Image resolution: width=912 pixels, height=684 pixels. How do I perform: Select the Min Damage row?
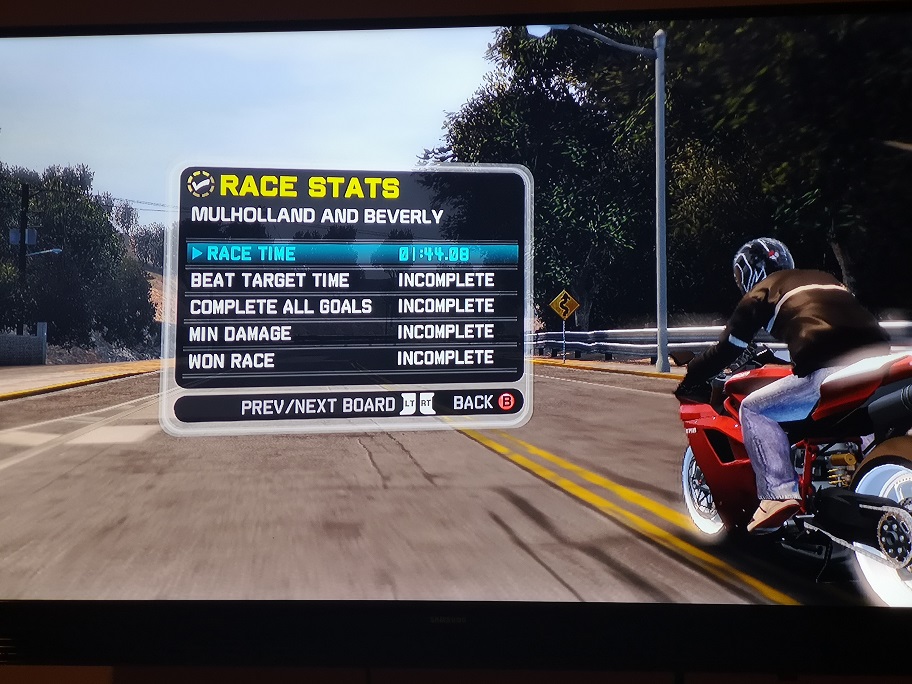pyautogui.click(x=352, y=332)
